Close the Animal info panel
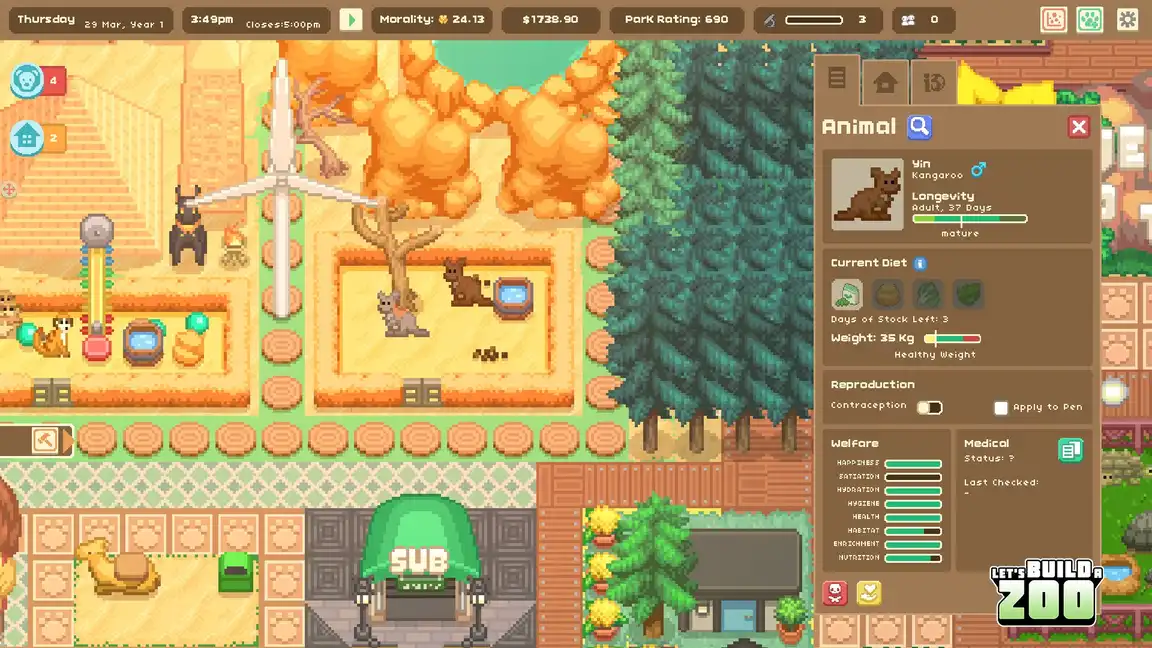The height and width of the screenshot is (648, 1152). (1078, 127)
